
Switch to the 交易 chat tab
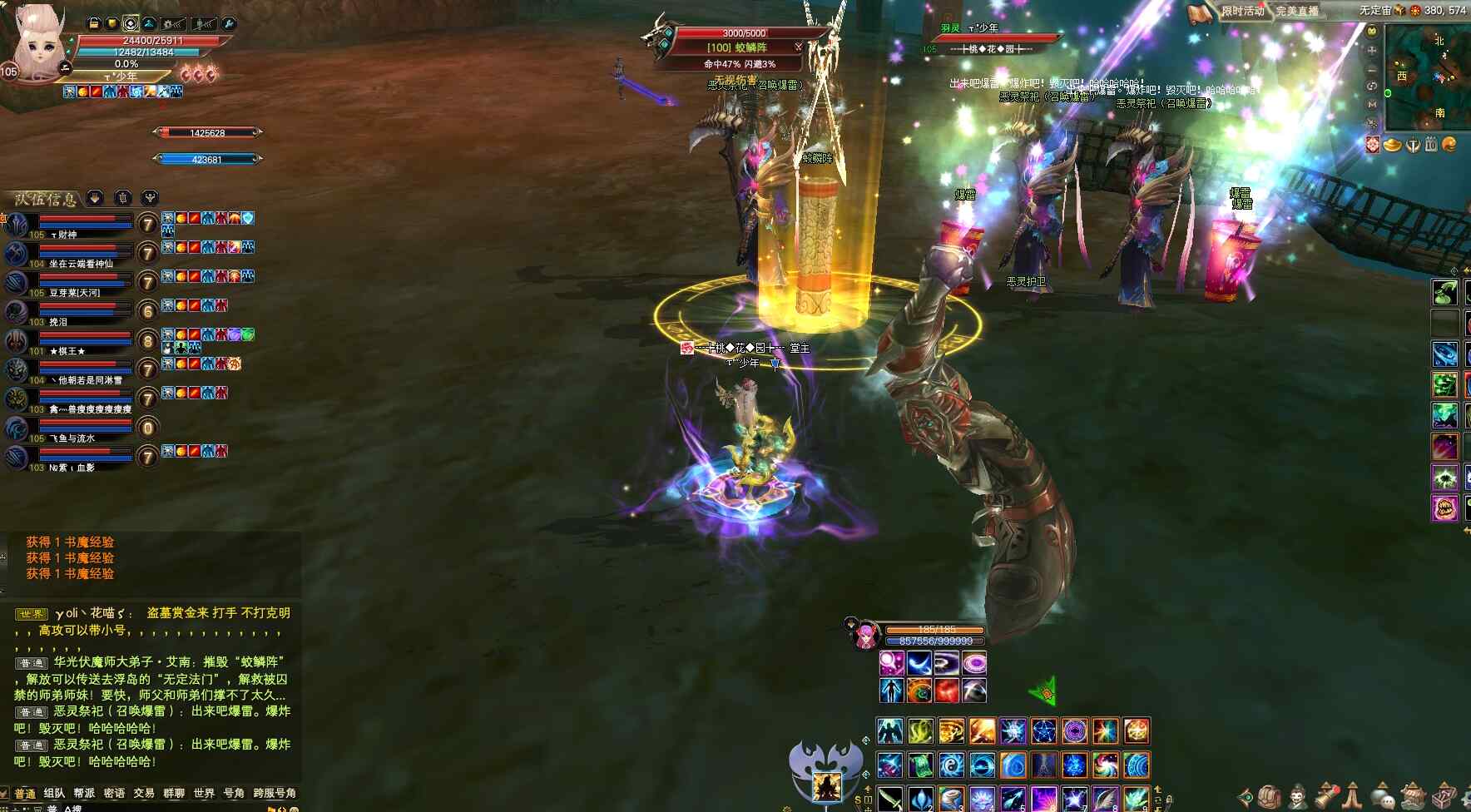coord(144,793)
